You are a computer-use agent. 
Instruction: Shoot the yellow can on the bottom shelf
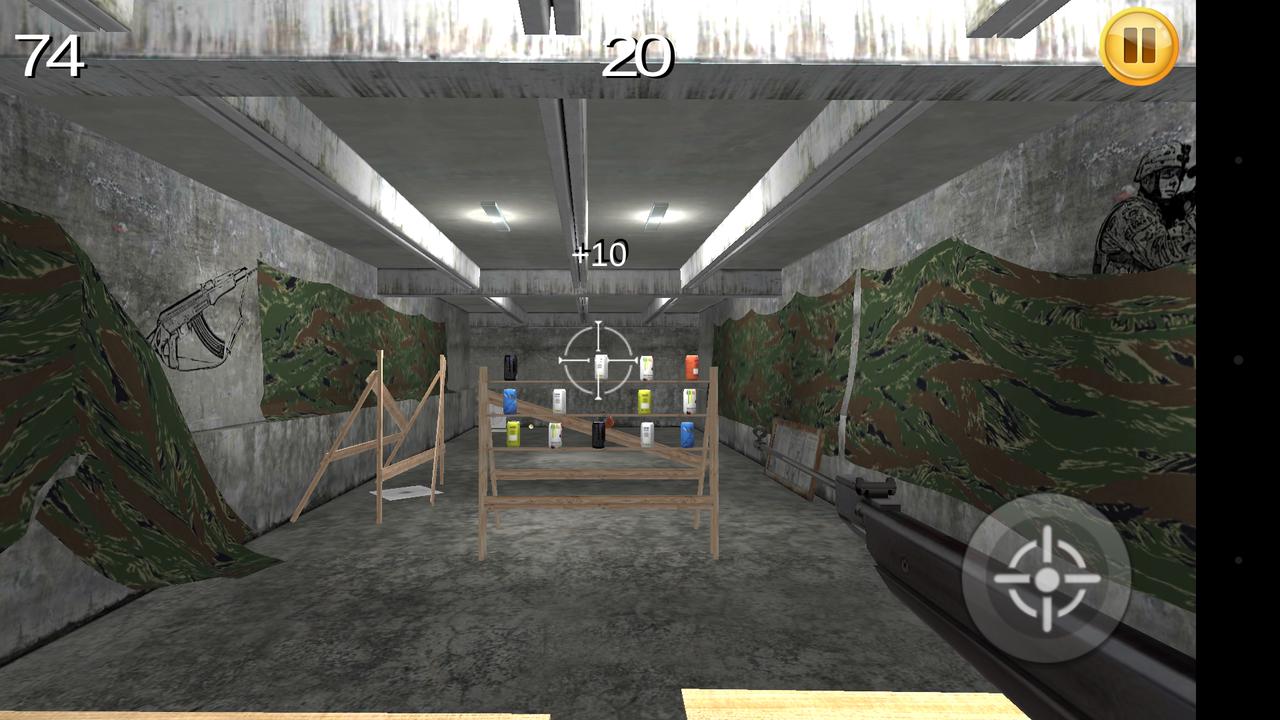click(x=512, y=433)
